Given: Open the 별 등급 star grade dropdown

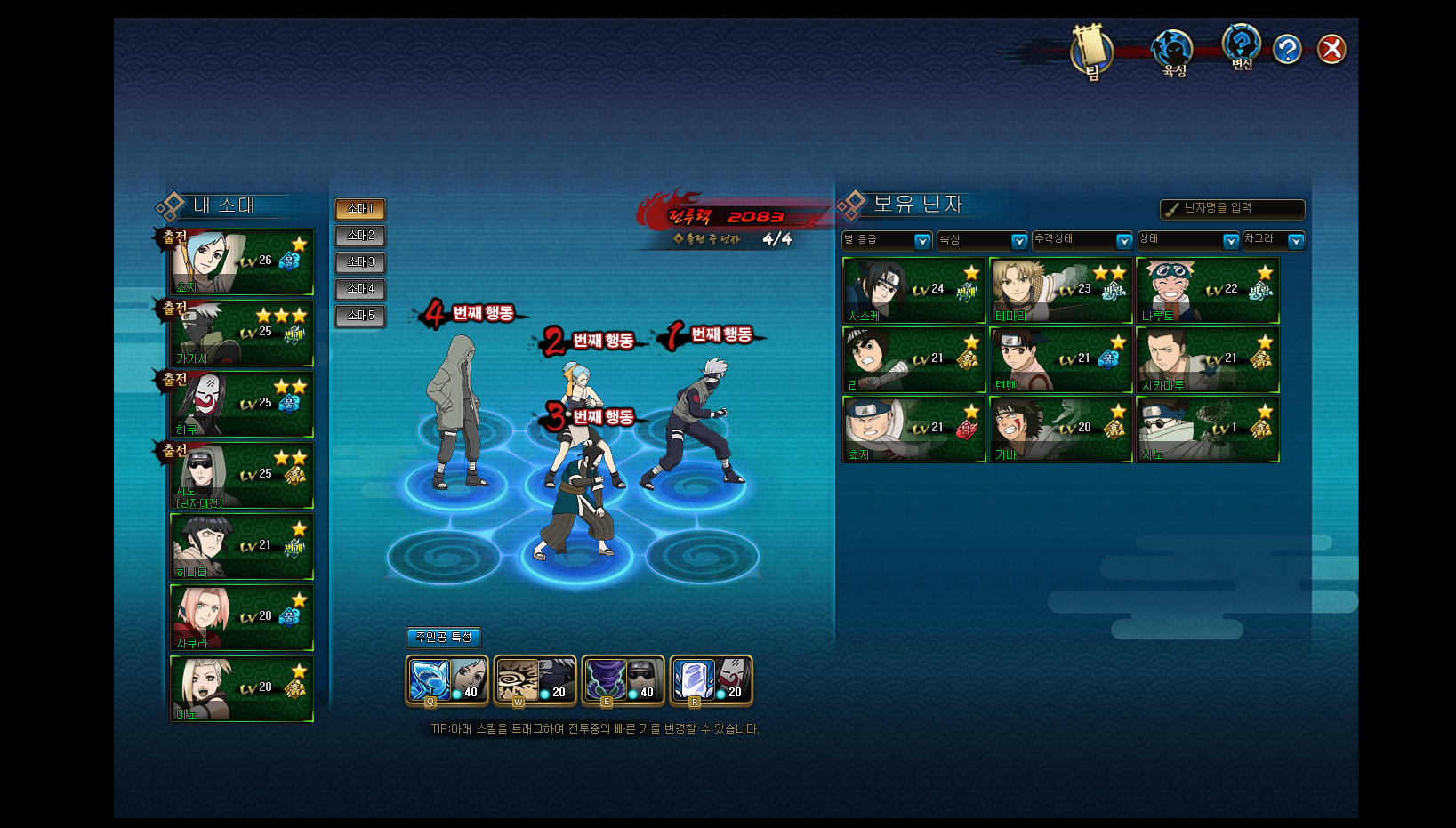Looking at the screenshot, I should click(887, 241).
